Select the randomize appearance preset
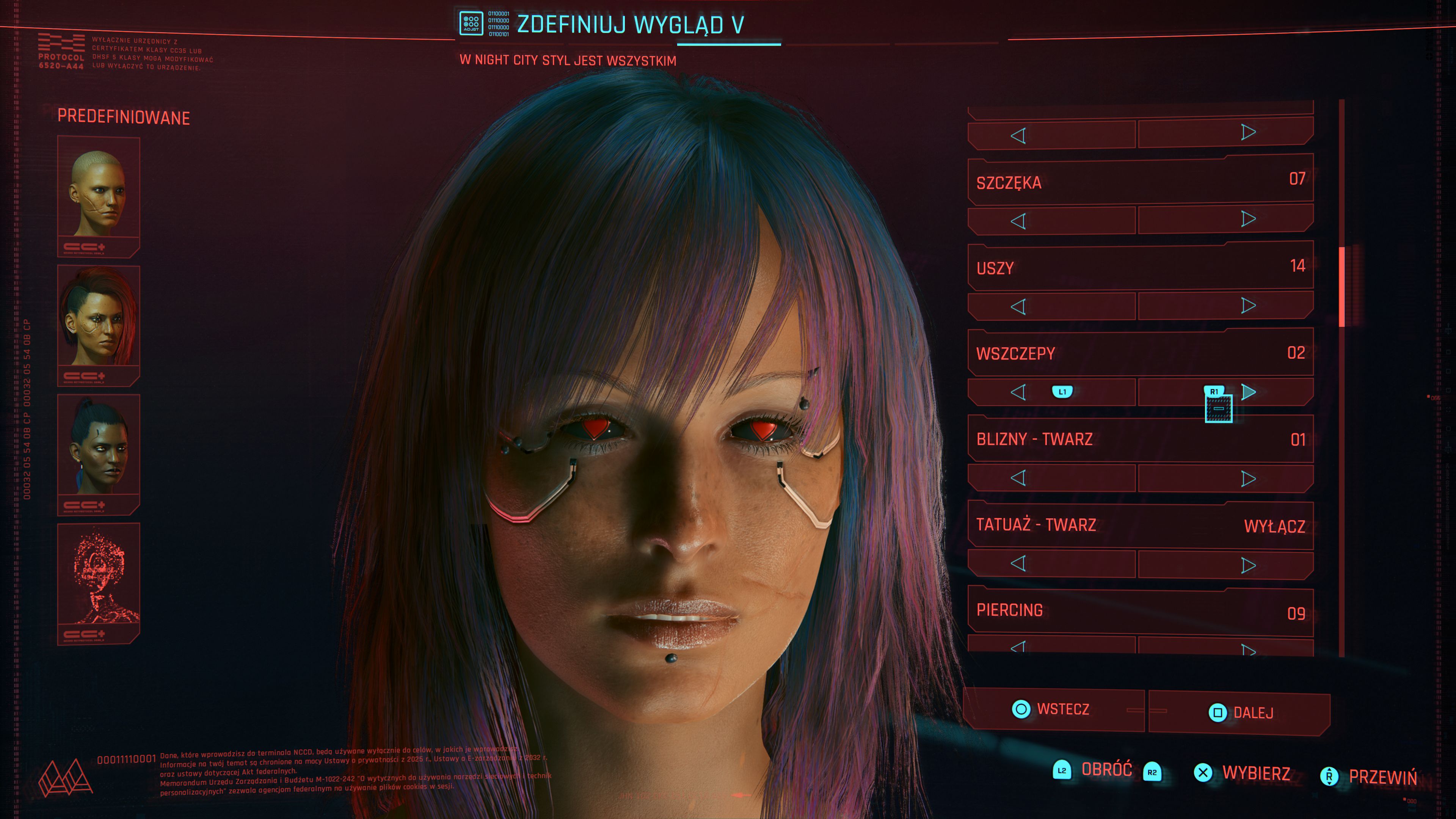1456x819 pixels. click(x=98, y=582)
